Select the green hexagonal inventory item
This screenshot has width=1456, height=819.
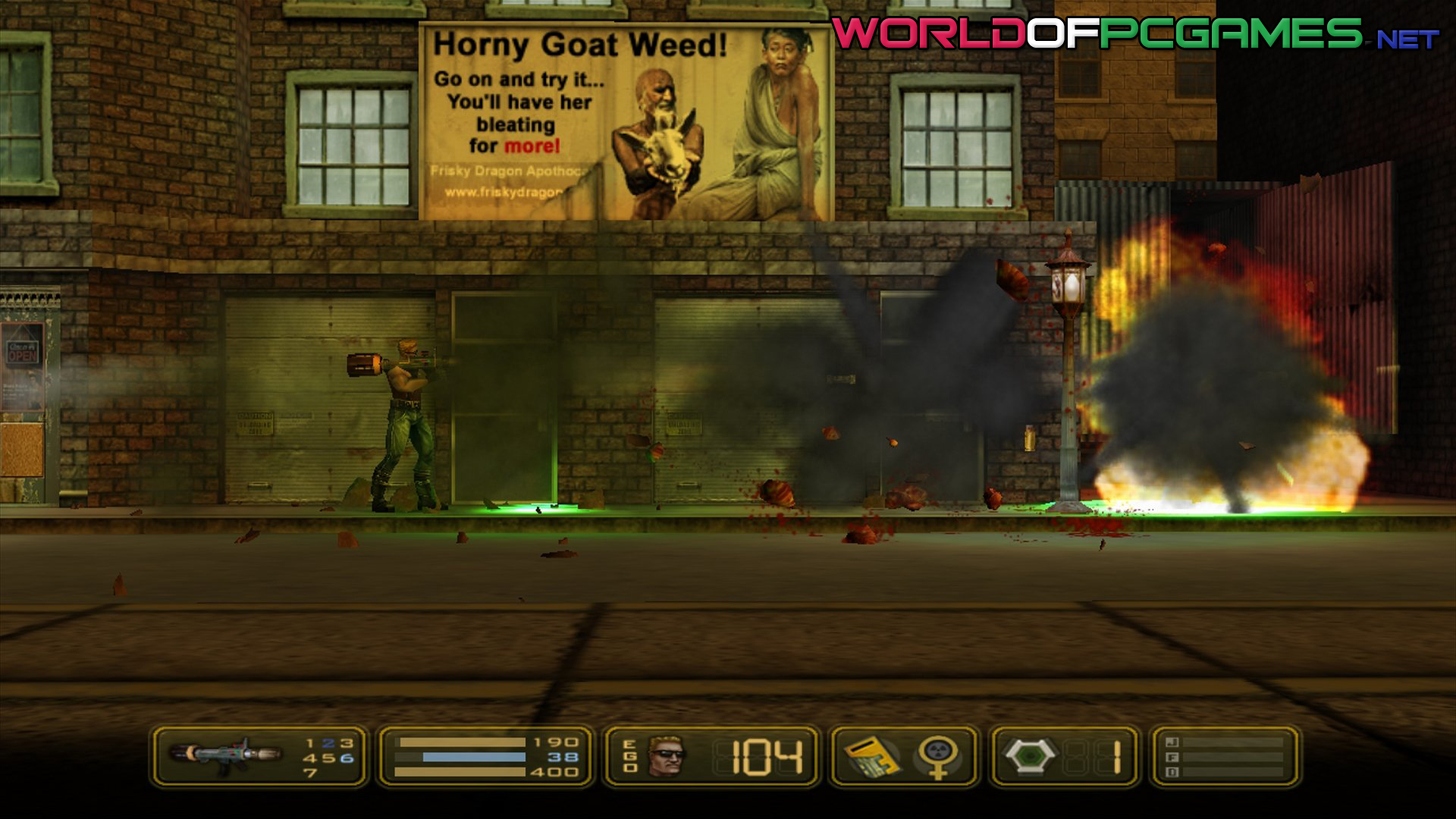tap(1030, 755)
